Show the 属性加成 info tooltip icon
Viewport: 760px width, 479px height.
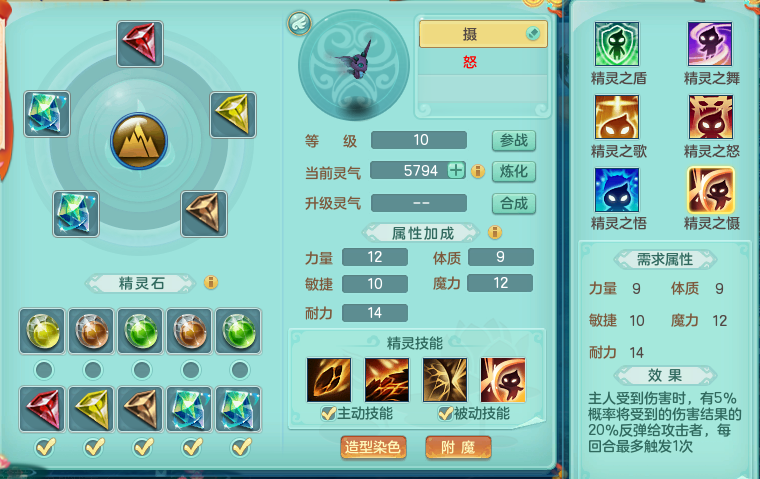494,233
